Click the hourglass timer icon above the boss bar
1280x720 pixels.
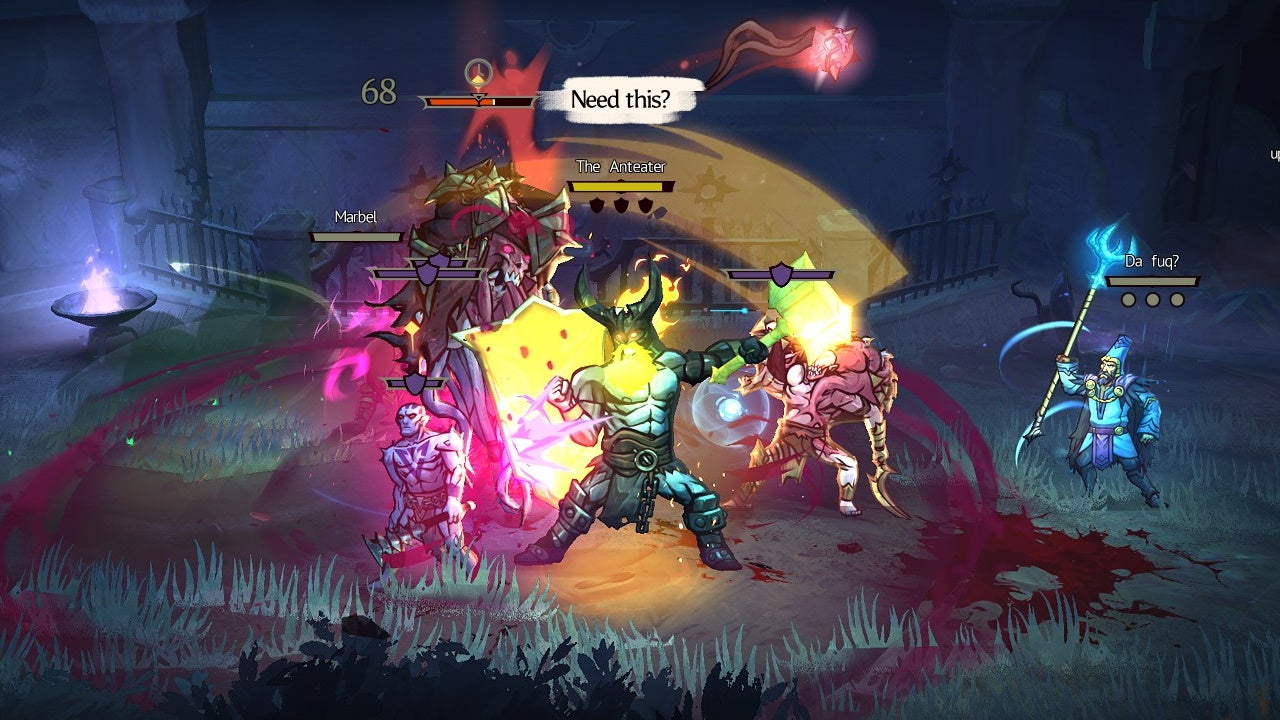click(478, 72)
